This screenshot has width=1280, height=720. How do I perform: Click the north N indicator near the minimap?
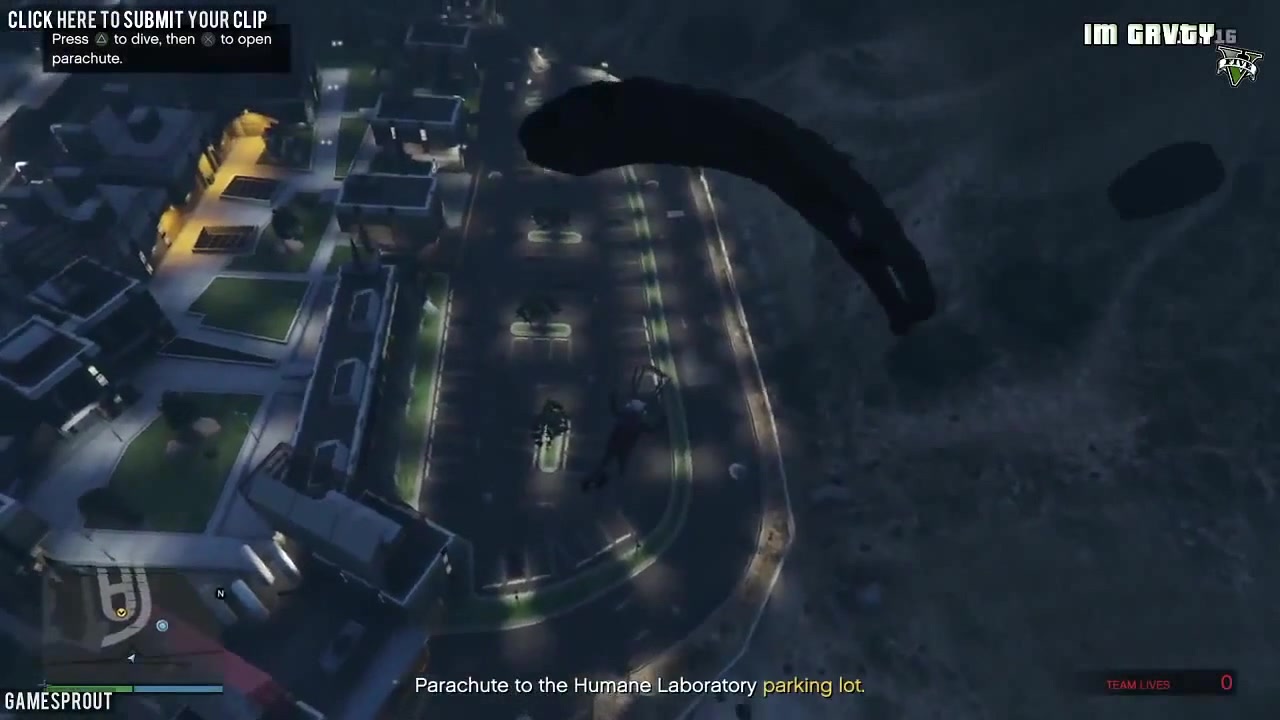pos(220,593)
